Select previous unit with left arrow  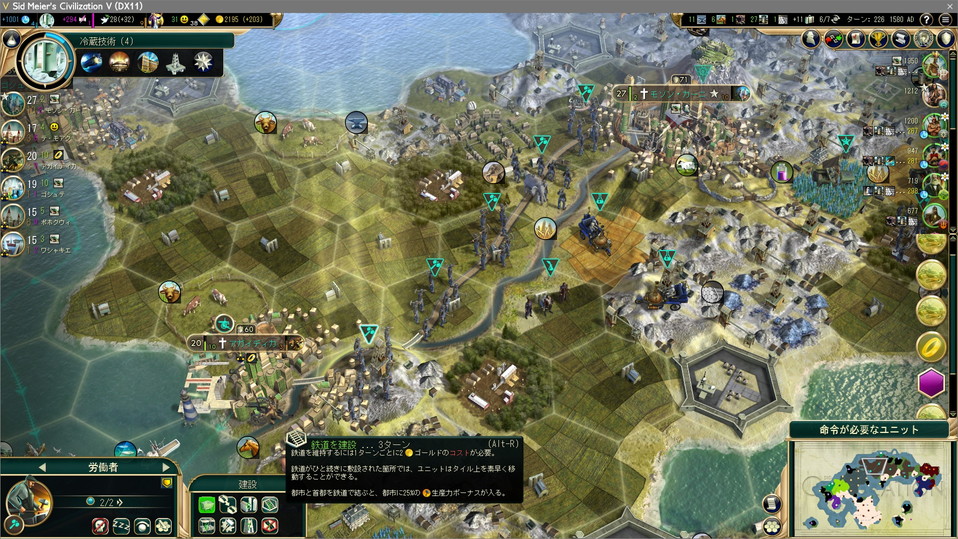coord(42,467)
